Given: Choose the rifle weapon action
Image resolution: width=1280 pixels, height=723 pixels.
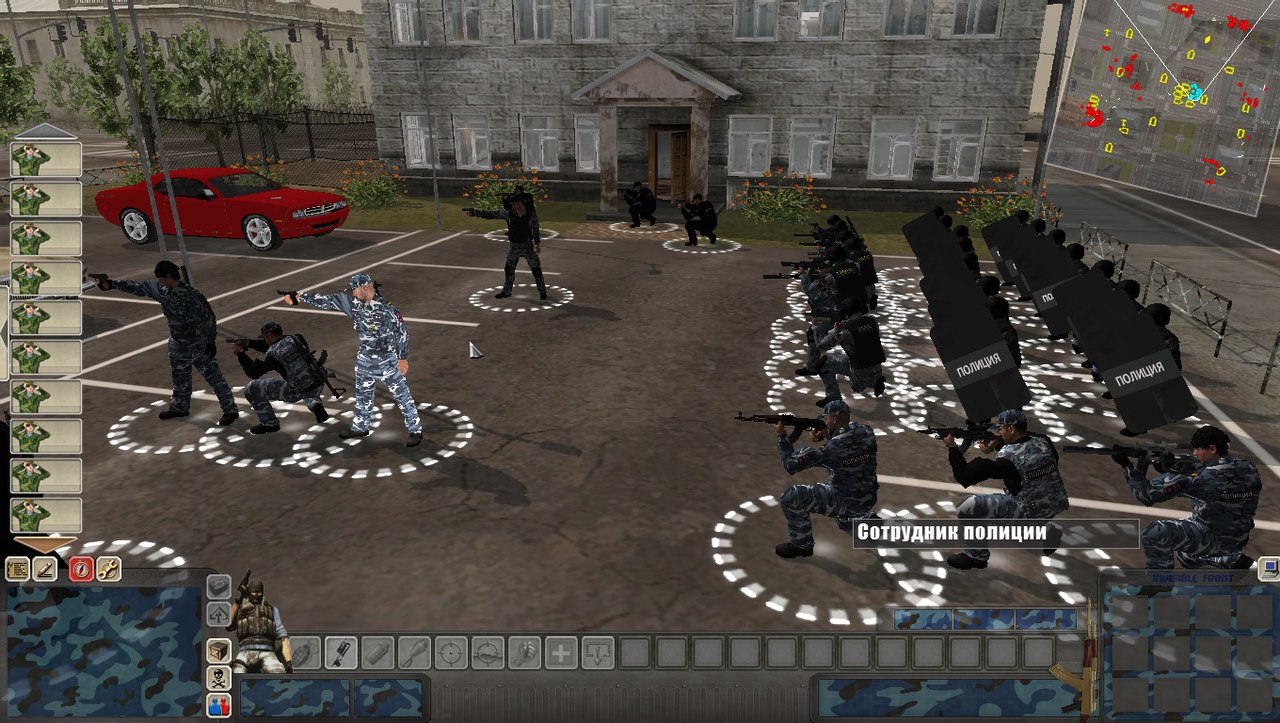Looking at the screenshot, I should click(341, 653).
